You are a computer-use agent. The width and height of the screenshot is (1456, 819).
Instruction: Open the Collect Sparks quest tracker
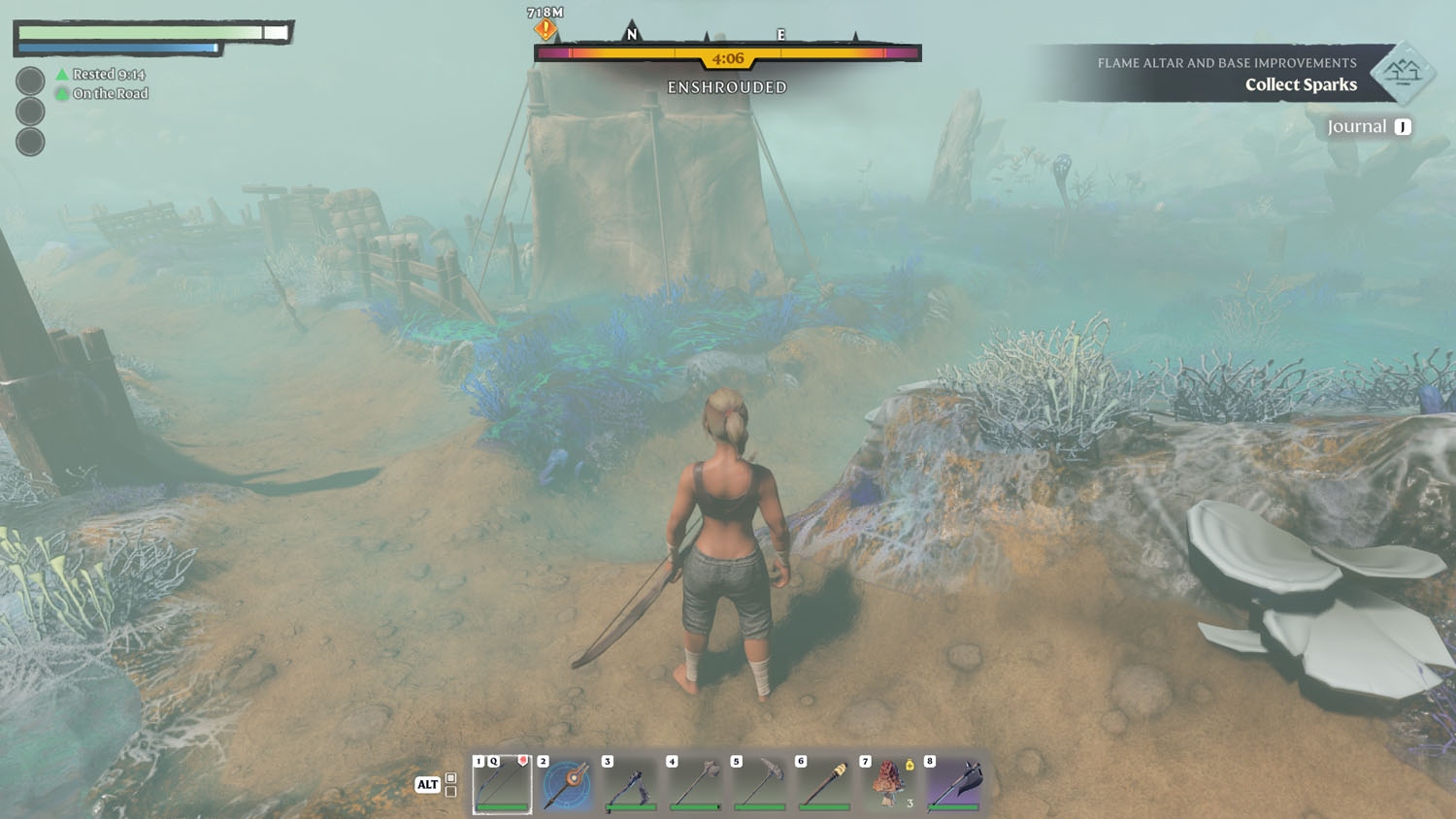click(x=1300, y=85)
